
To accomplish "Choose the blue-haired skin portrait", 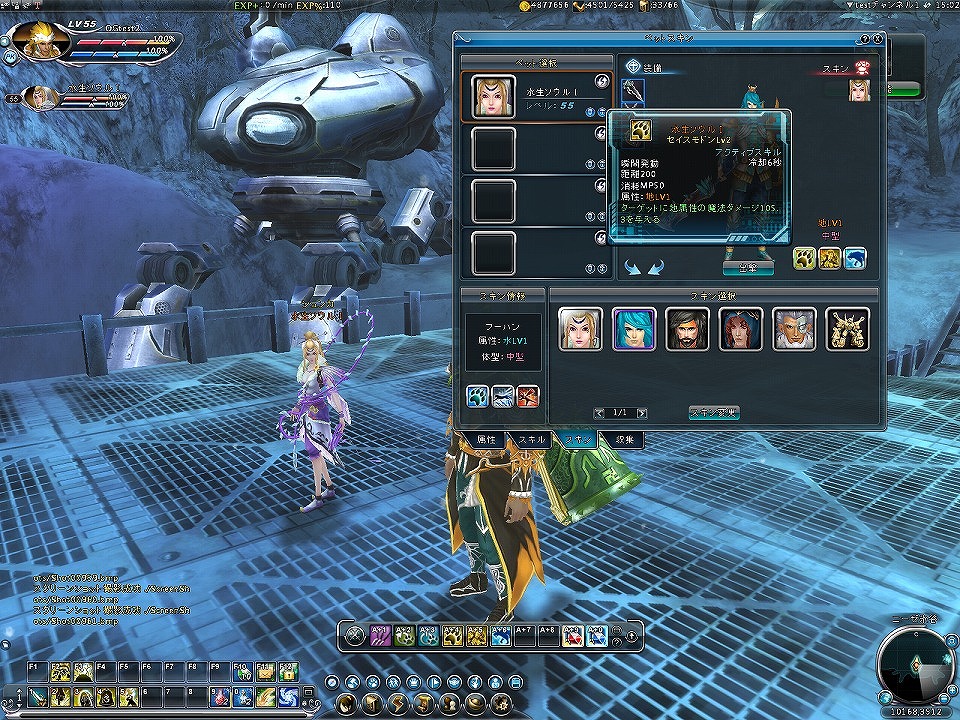I will tap(634, 329).
